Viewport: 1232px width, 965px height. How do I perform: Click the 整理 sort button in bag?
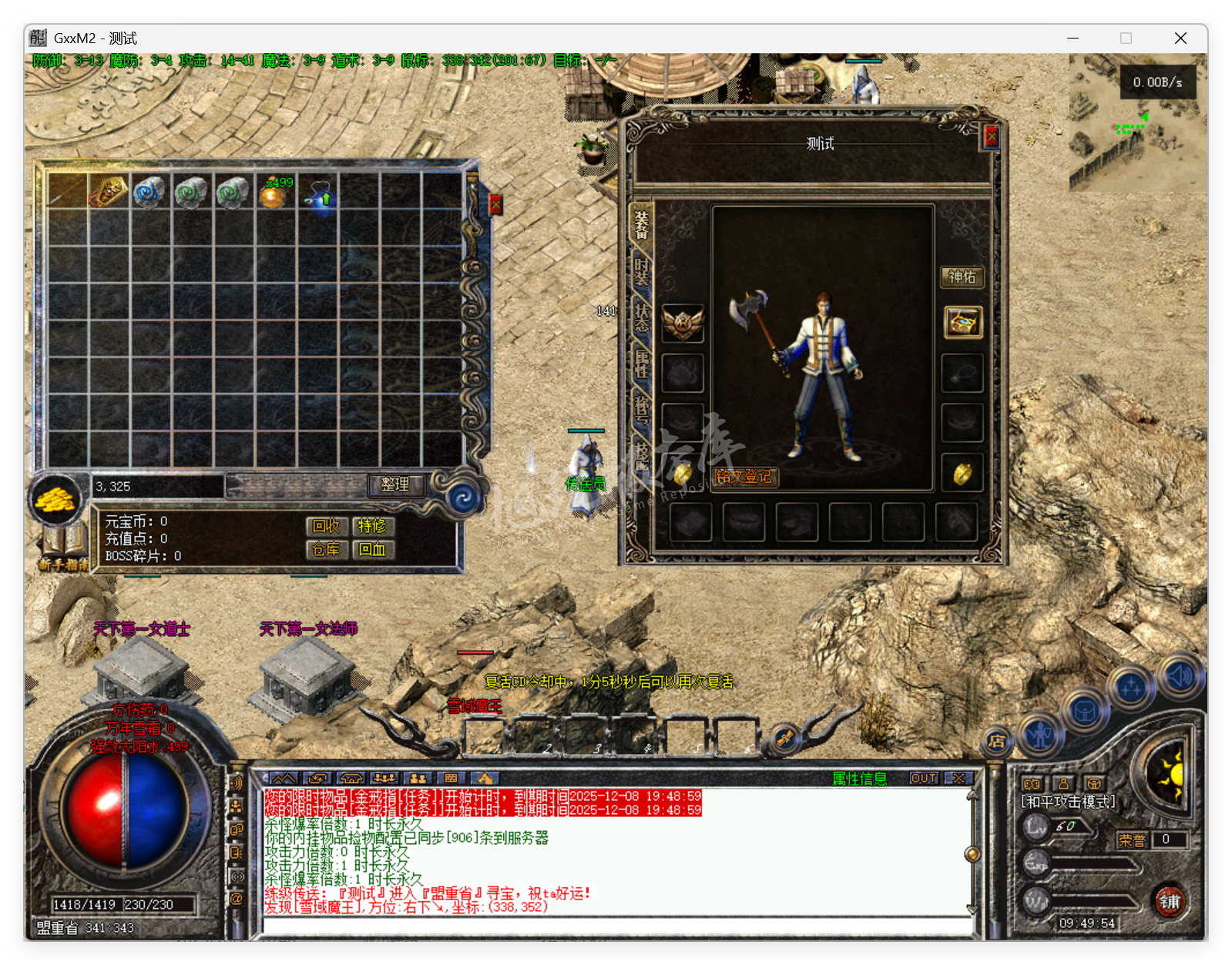[395, 484]
